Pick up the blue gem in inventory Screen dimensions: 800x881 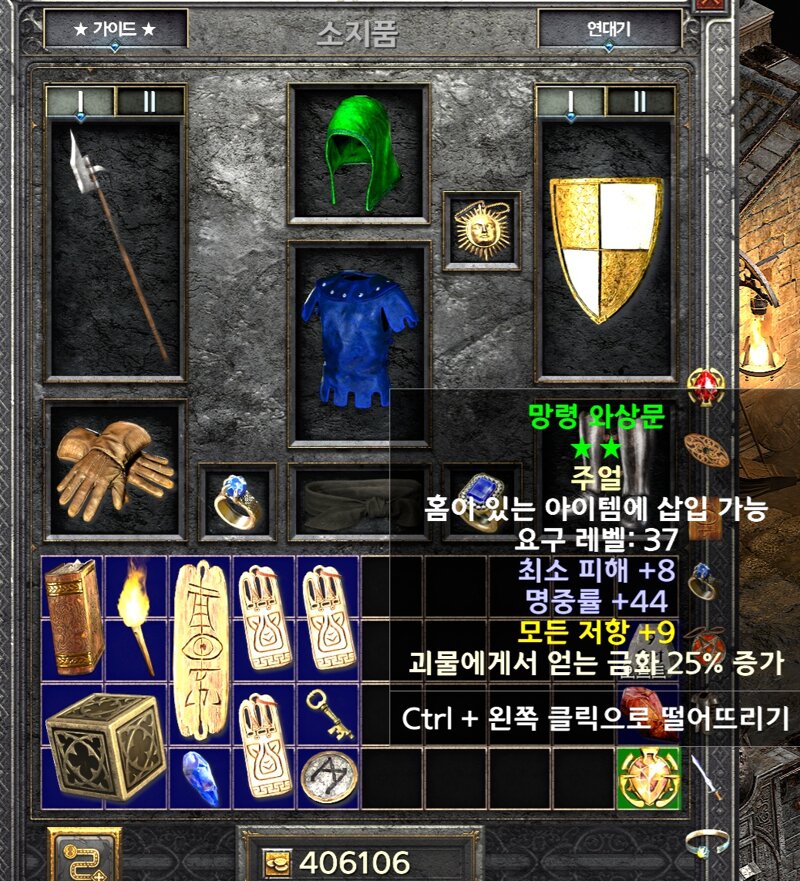click(200, 777)
